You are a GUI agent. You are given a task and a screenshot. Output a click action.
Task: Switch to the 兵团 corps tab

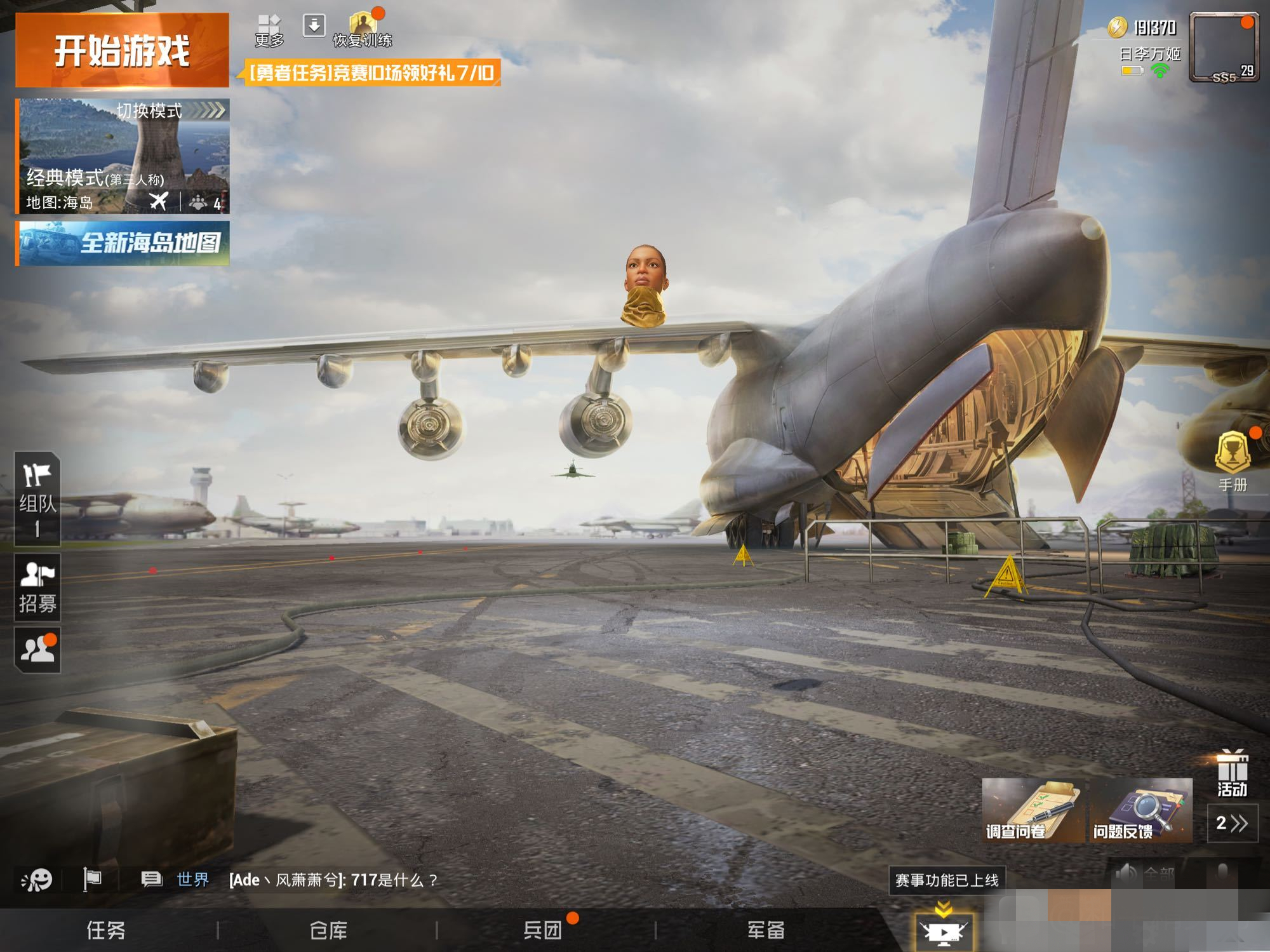tap(543, 930)
